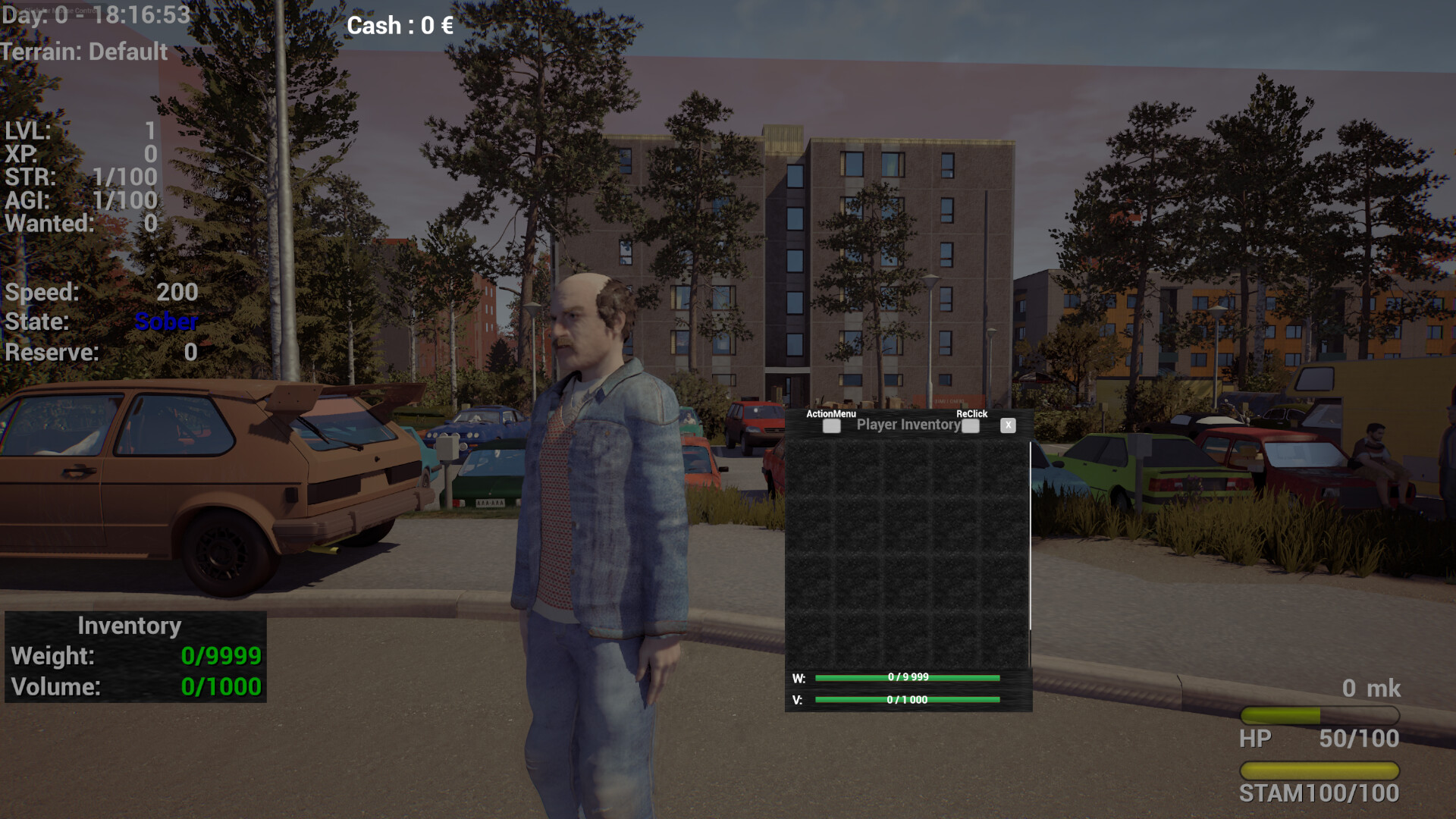1456x819 pixels.
Task: Click the Cash display at the top
Action: [x=400, y=25]
